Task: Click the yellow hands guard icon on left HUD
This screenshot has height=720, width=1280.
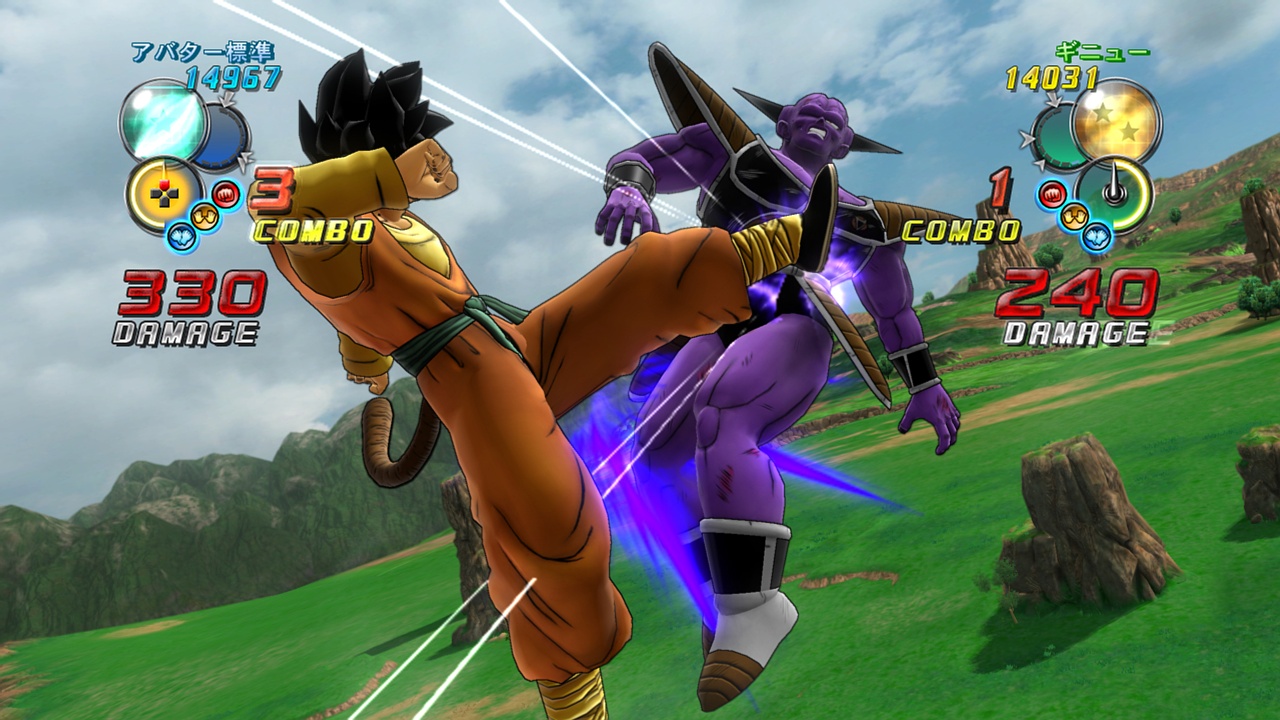Action: [202, 214]
